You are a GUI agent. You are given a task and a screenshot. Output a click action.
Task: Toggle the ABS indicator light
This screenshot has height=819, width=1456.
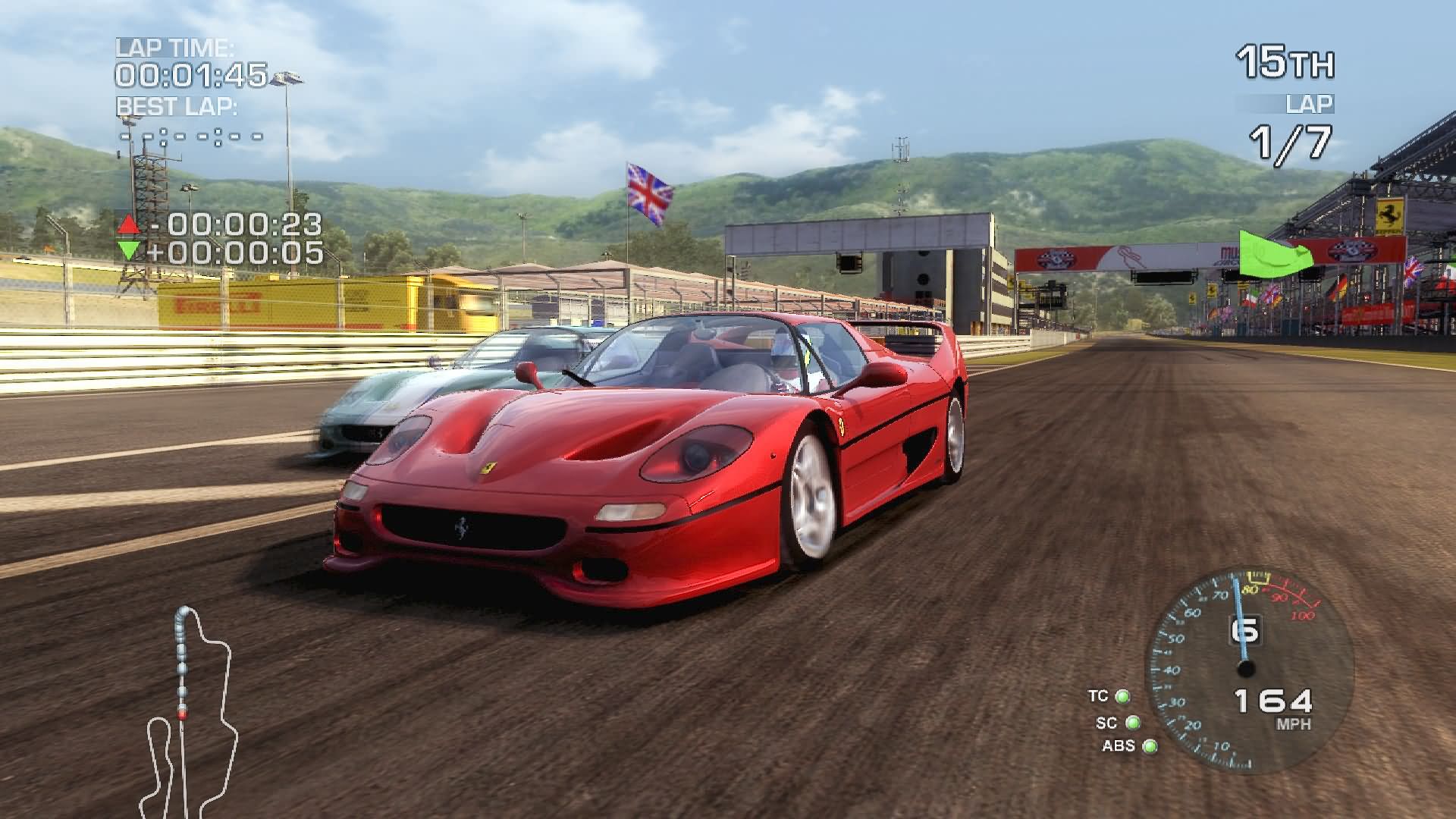1150,747
